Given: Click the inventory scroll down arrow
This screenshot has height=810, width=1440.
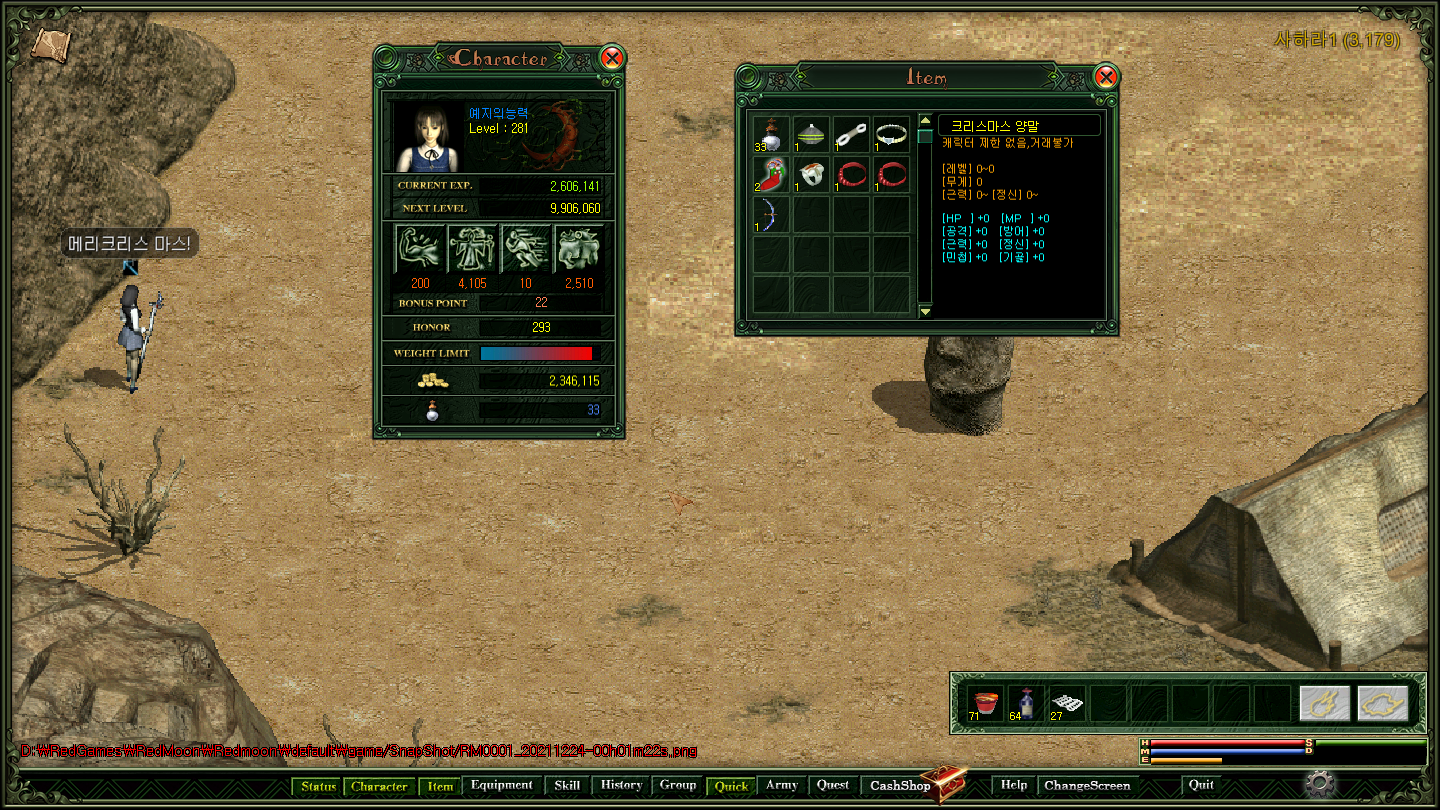Looking at the screenshot, I should pos(925,311).
